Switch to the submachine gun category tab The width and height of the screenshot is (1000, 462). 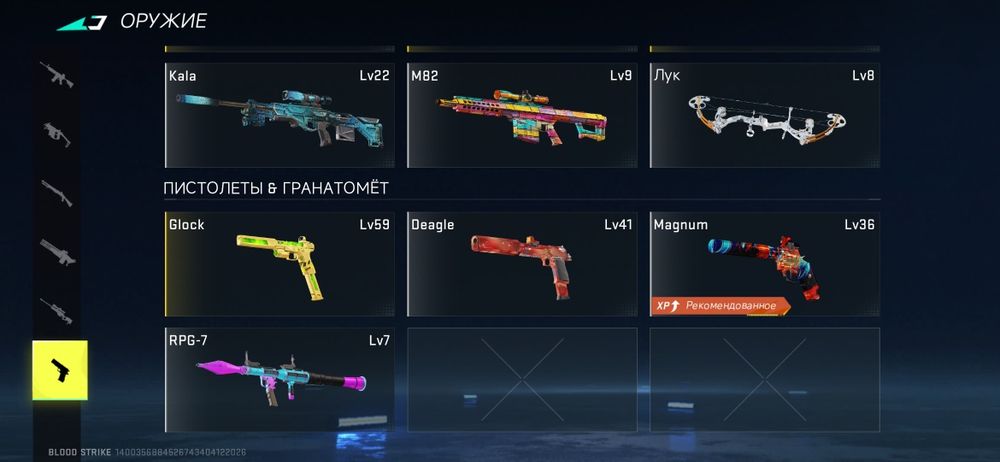[x=56, y=133]
